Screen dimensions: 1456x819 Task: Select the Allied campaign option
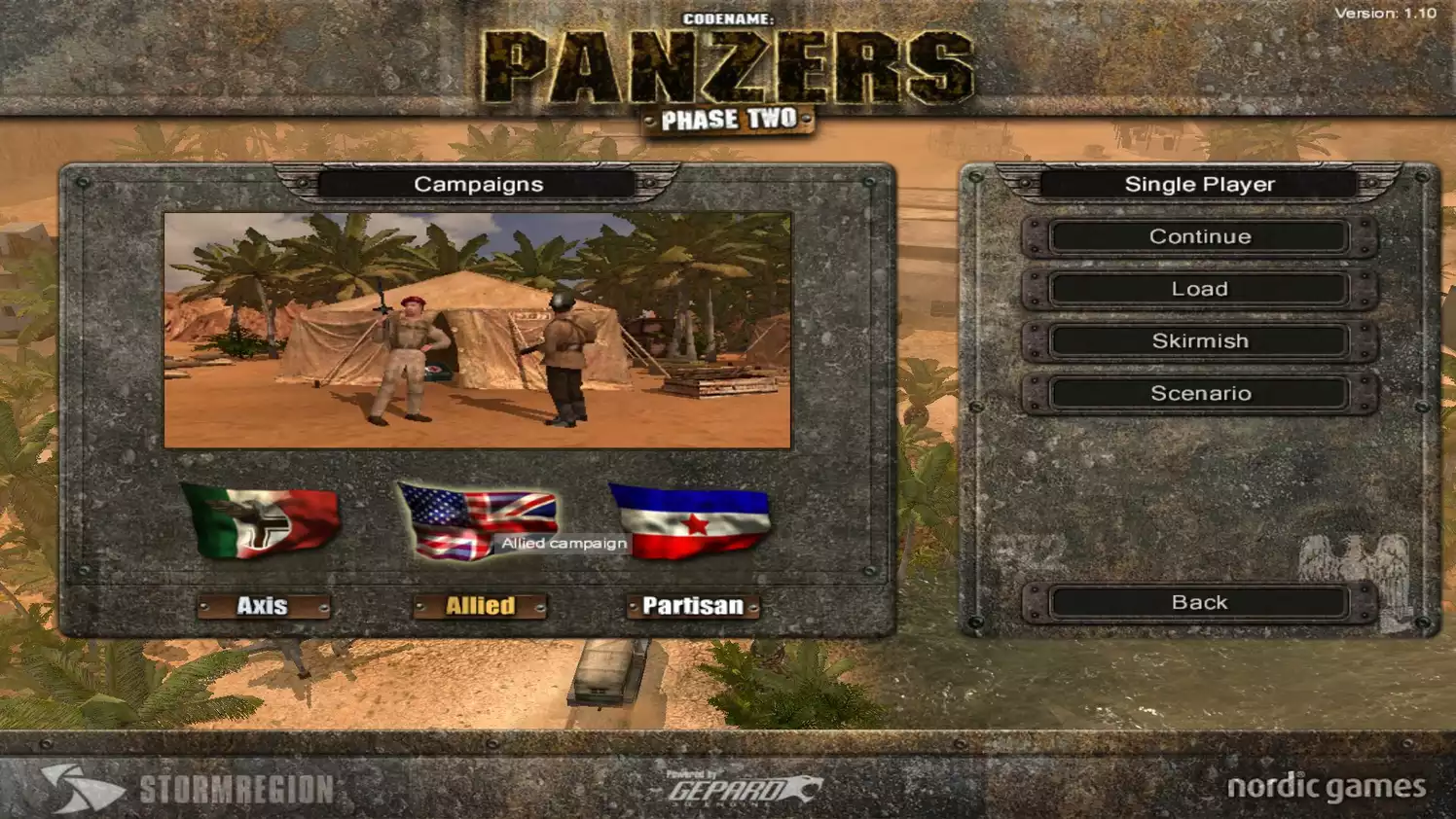point(479,605)
